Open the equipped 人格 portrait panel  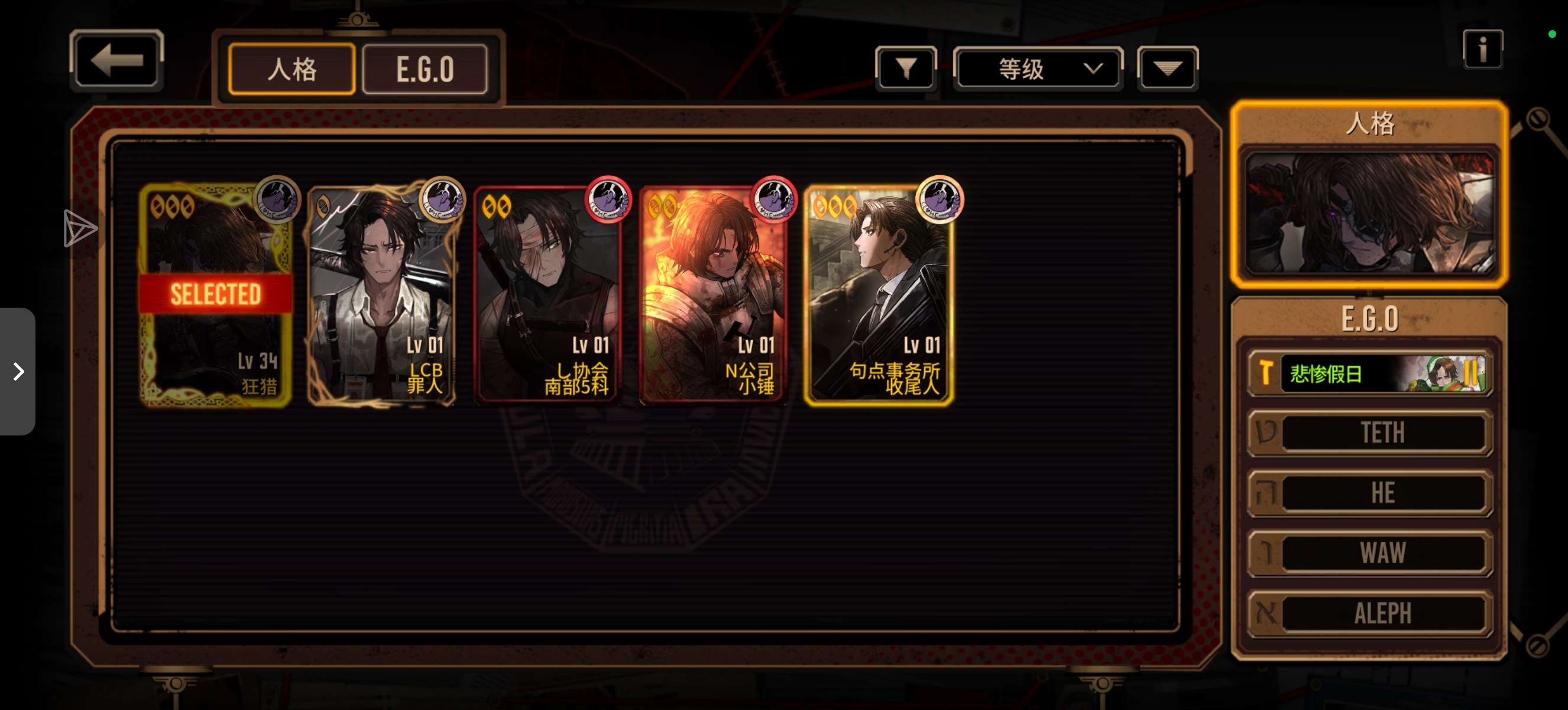tap(1369, 211)
